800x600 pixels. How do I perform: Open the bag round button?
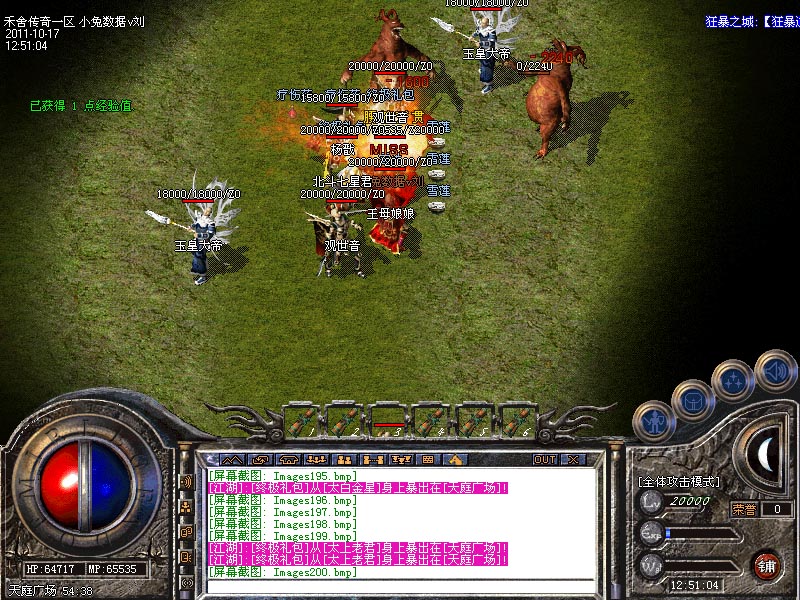[692, 400]
